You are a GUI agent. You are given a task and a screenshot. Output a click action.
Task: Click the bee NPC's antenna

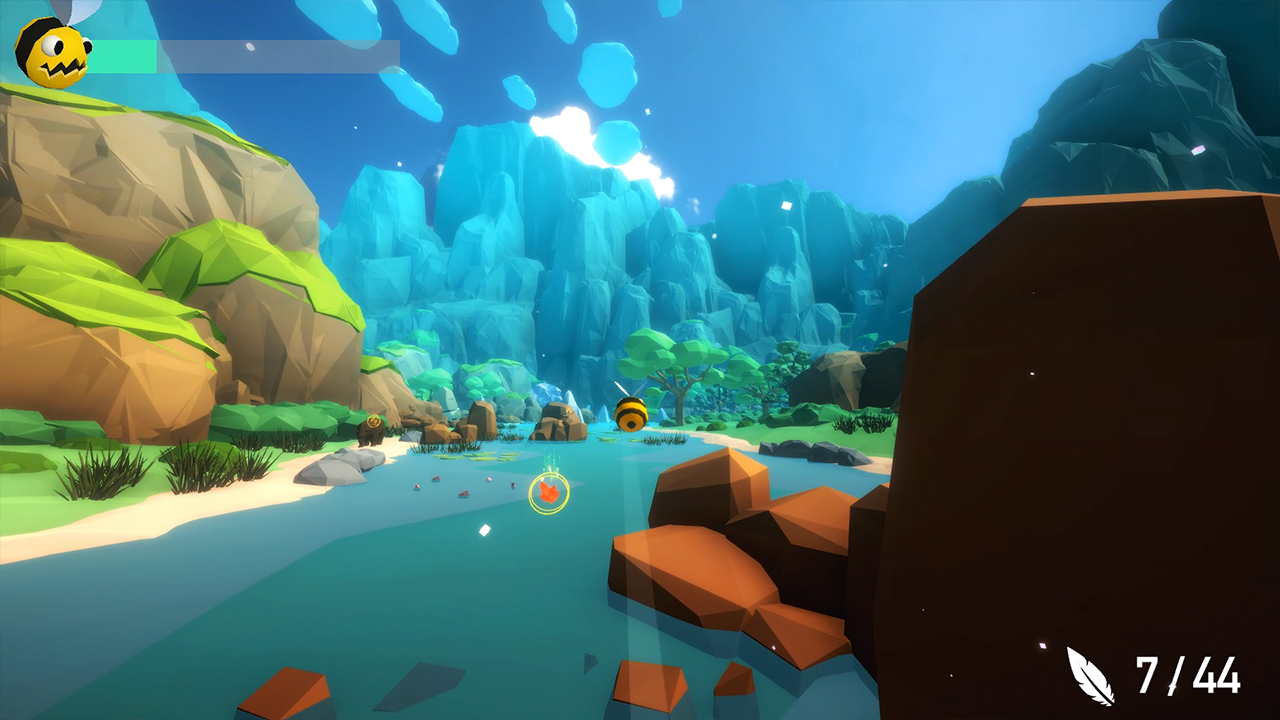click(624, 388)
